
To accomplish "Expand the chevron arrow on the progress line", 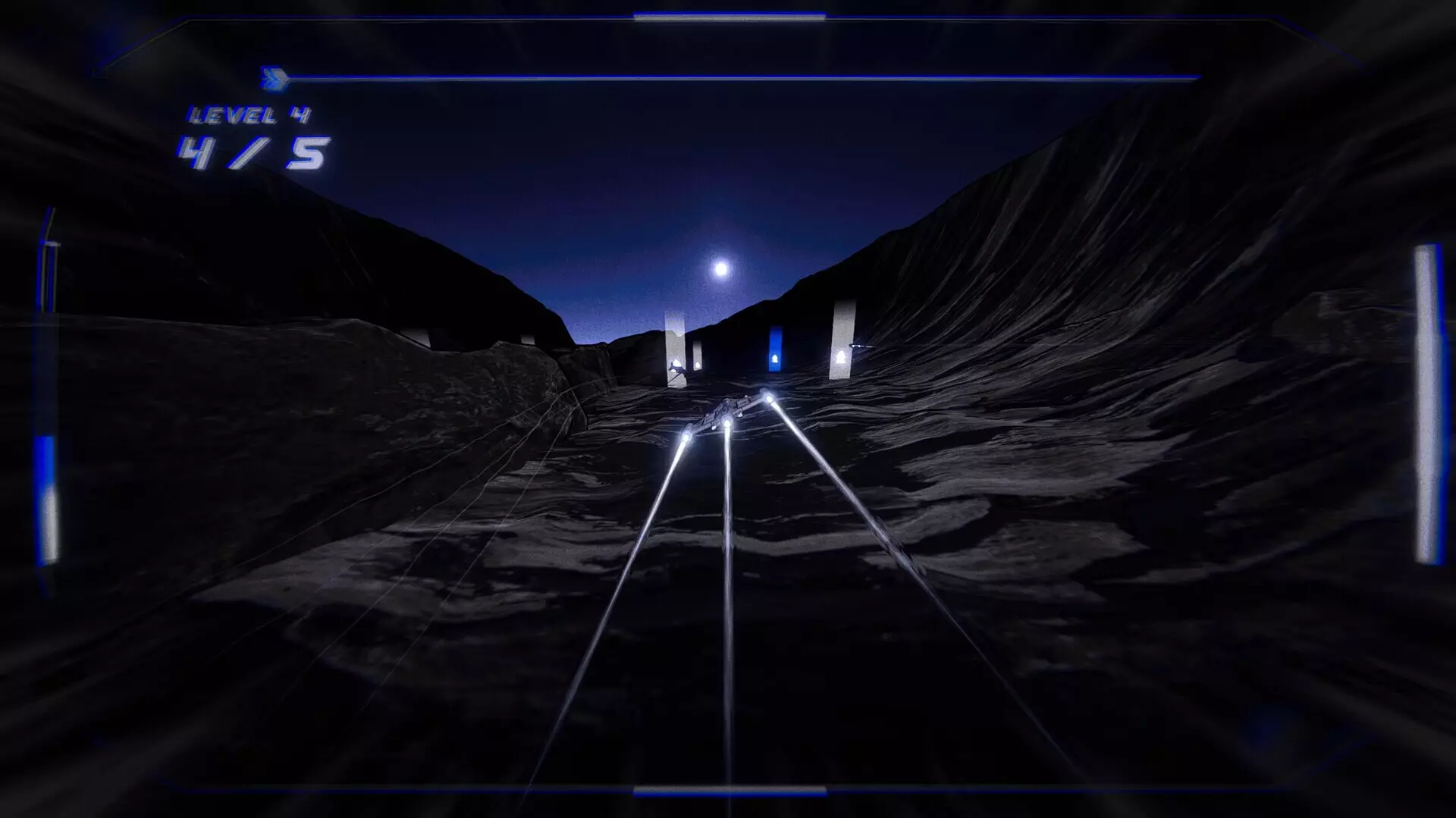I will pyautogui.click(x=275, y=77).
